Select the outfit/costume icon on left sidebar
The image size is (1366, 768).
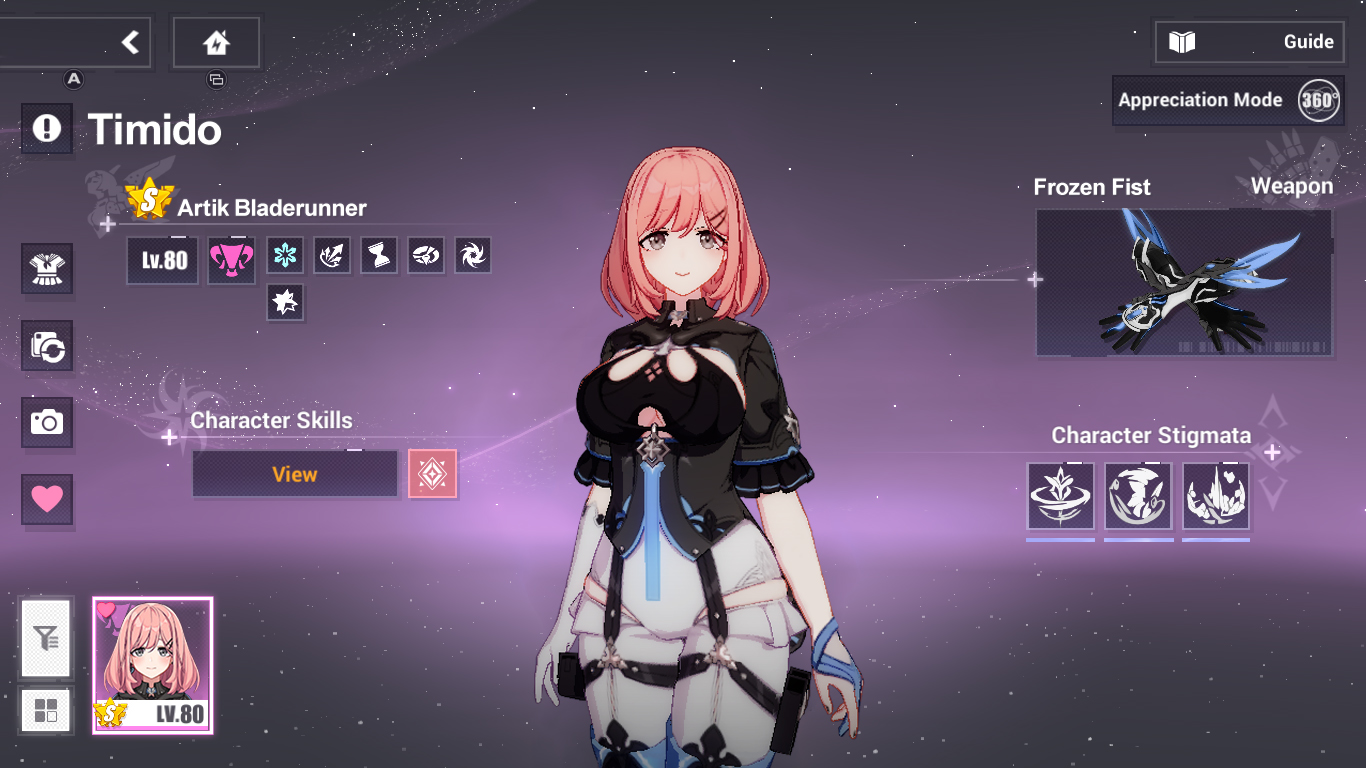click(46, 268)
